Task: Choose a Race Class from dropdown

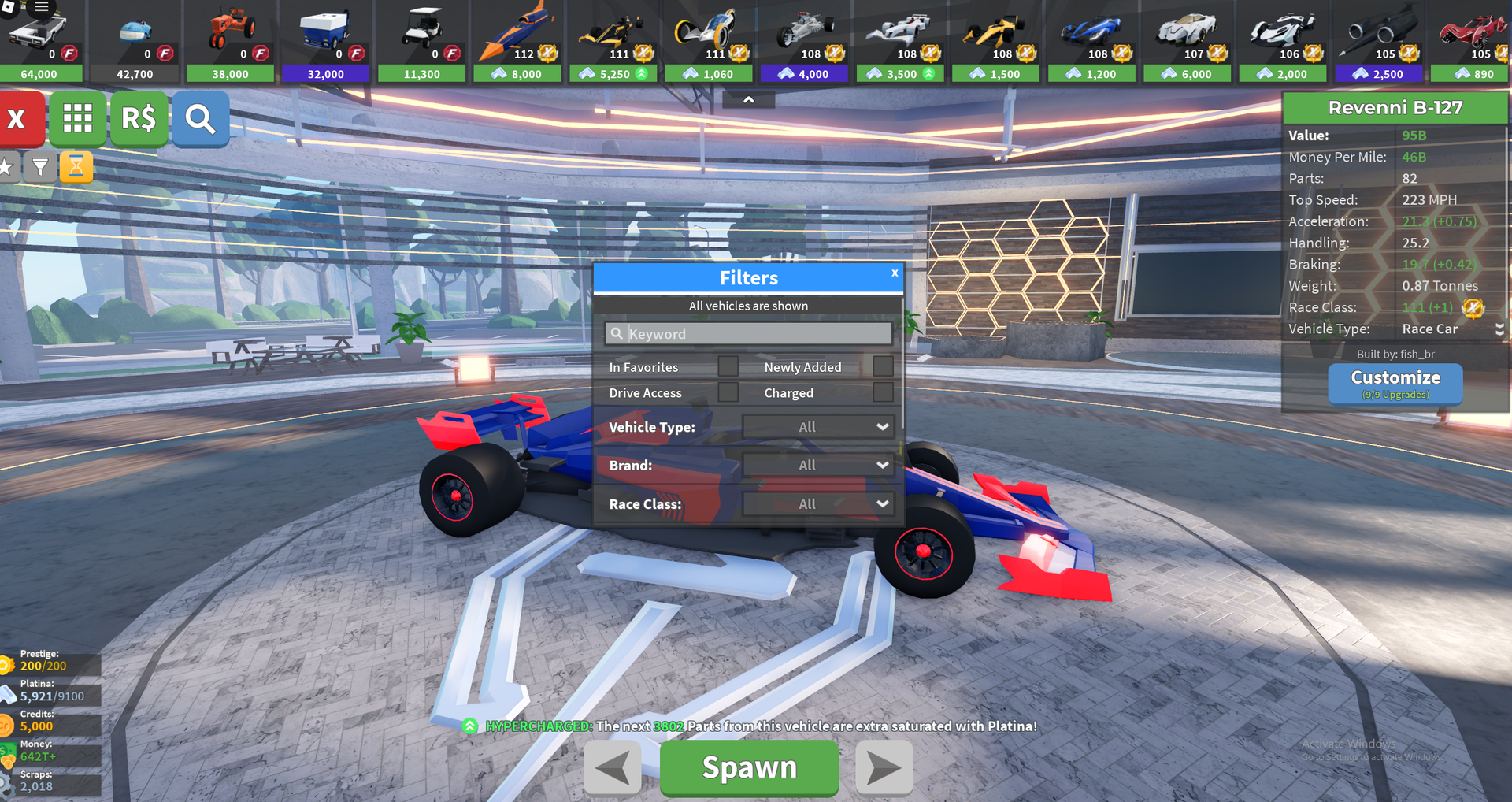Action: pos(818,504)
